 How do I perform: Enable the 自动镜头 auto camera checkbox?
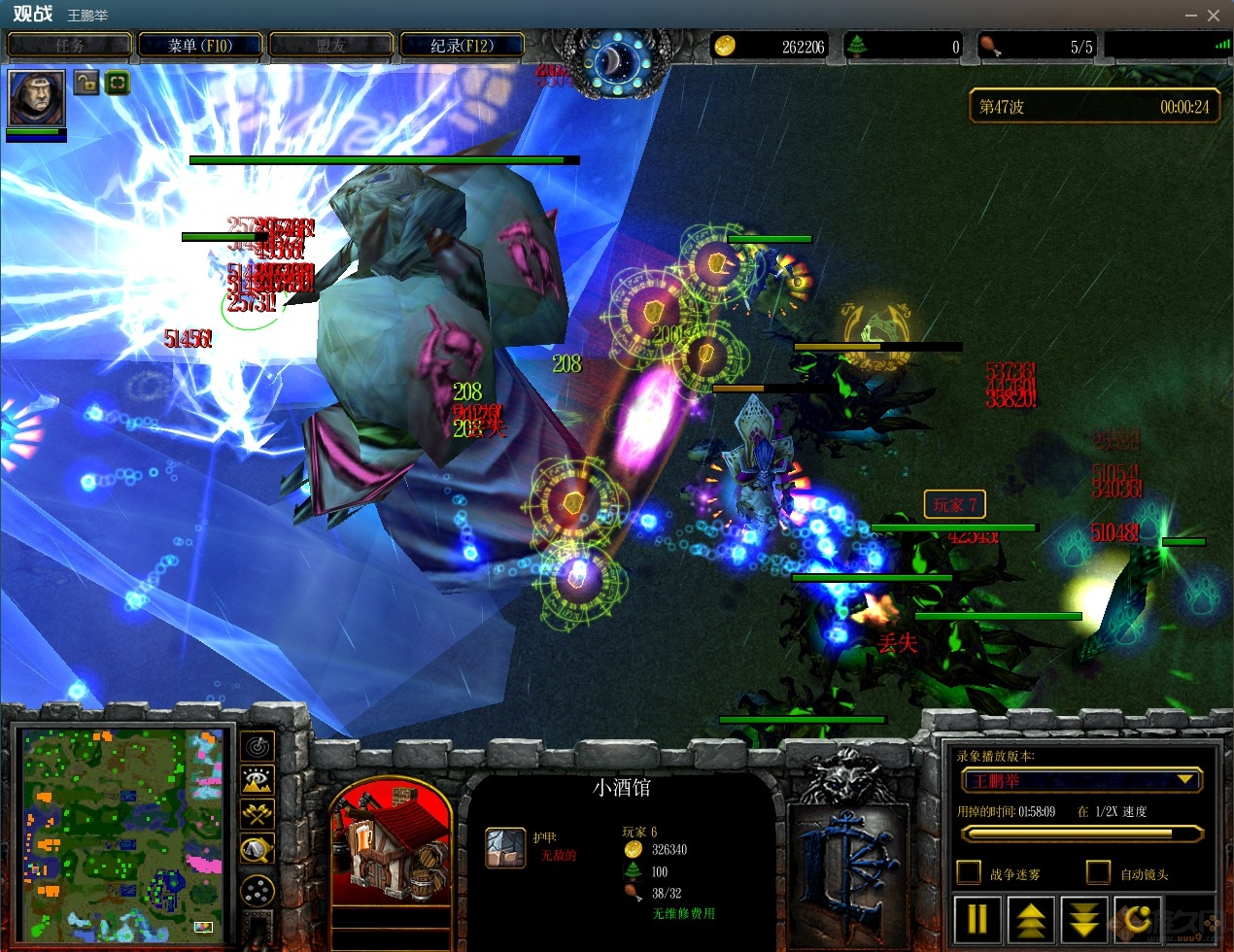point(1098,872)
